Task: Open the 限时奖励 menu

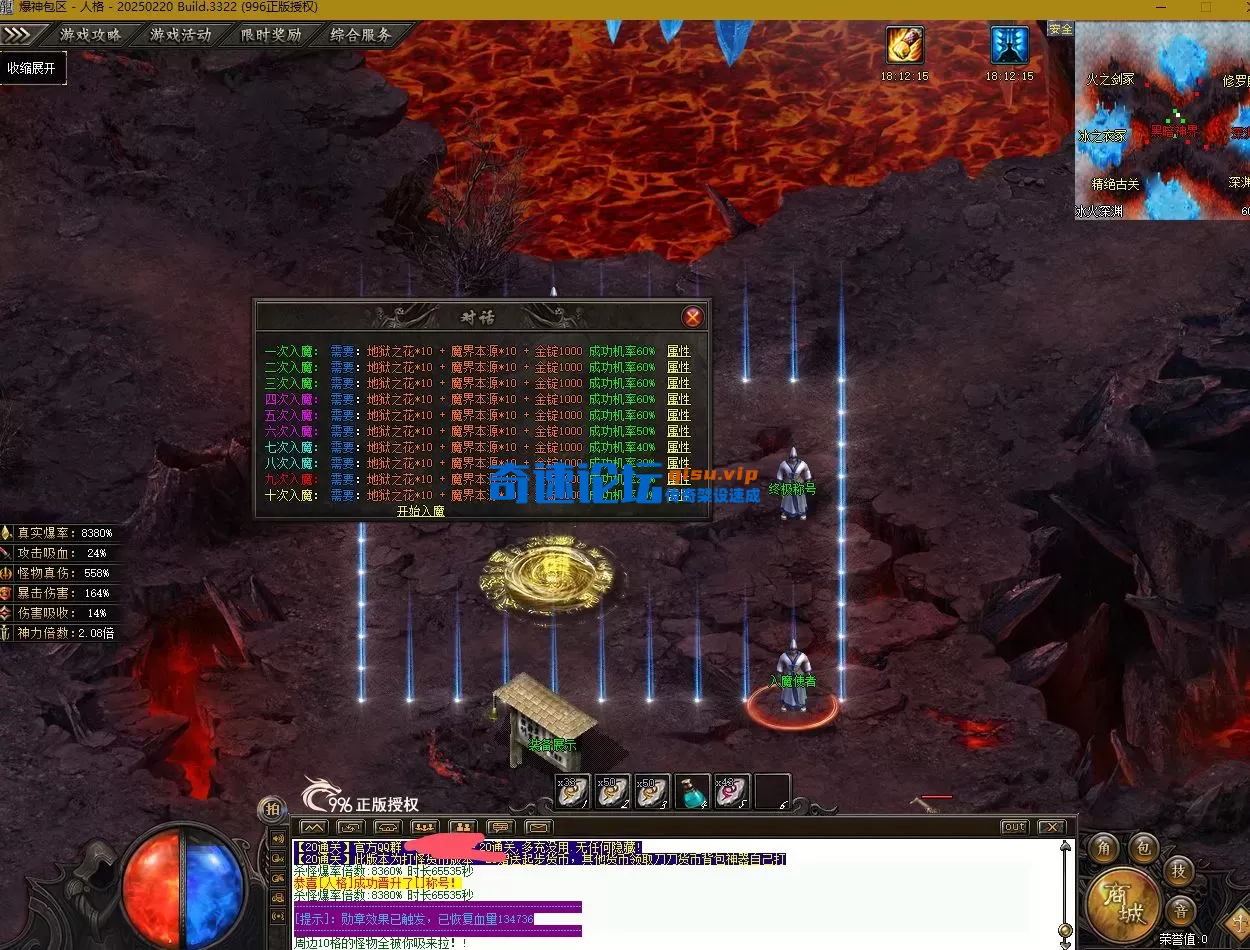Action: [271, 34]
